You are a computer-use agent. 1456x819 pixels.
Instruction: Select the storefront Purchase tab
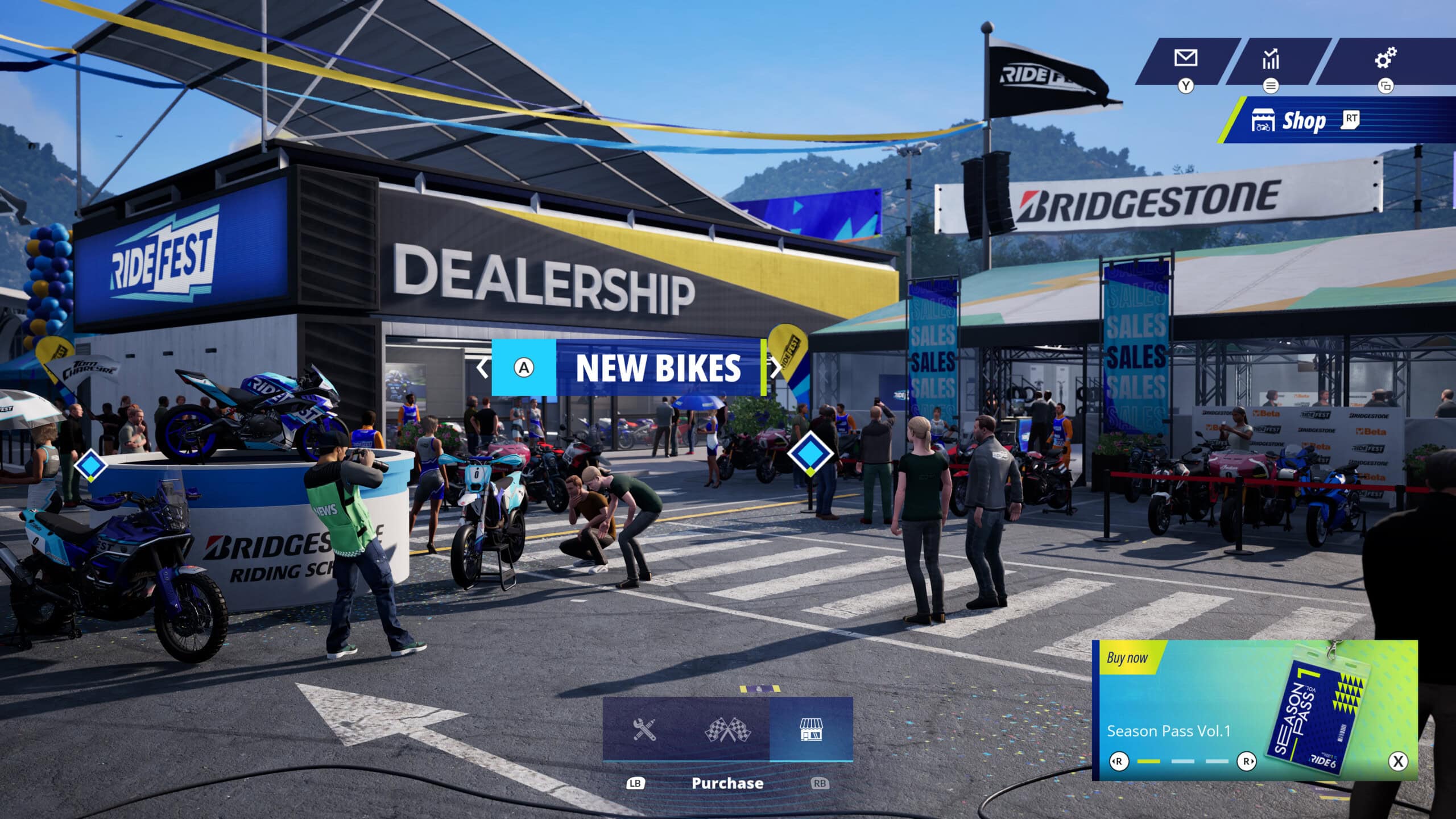811,729
